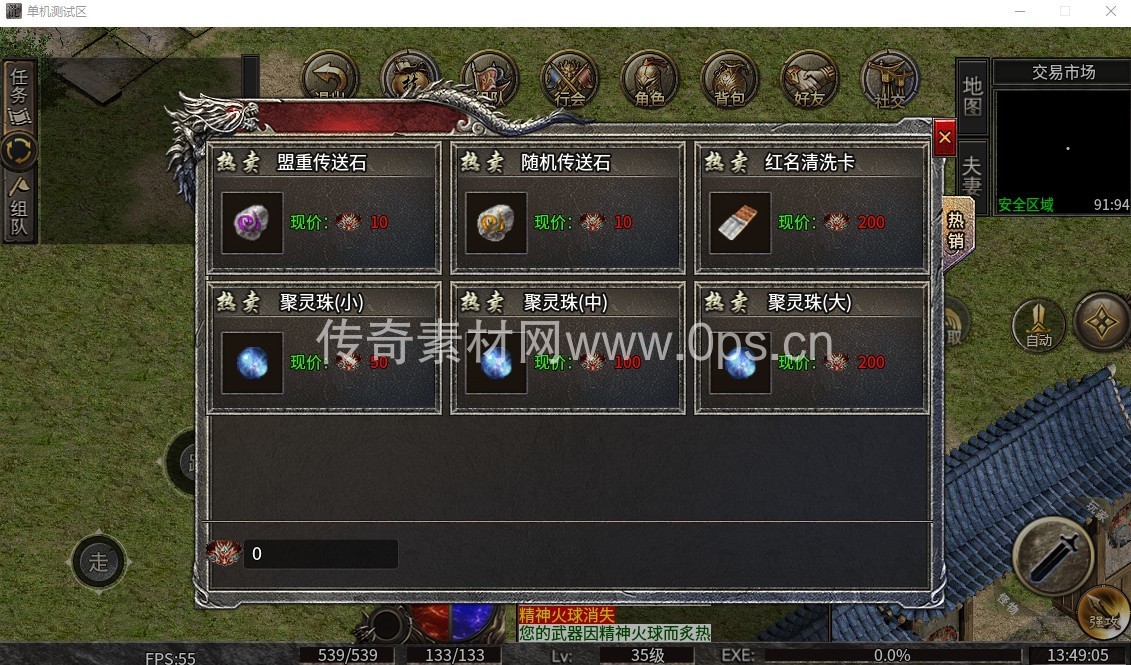Open the 社交 social menu
This screenshot has width=1131, height=665.
coord(889,80)
